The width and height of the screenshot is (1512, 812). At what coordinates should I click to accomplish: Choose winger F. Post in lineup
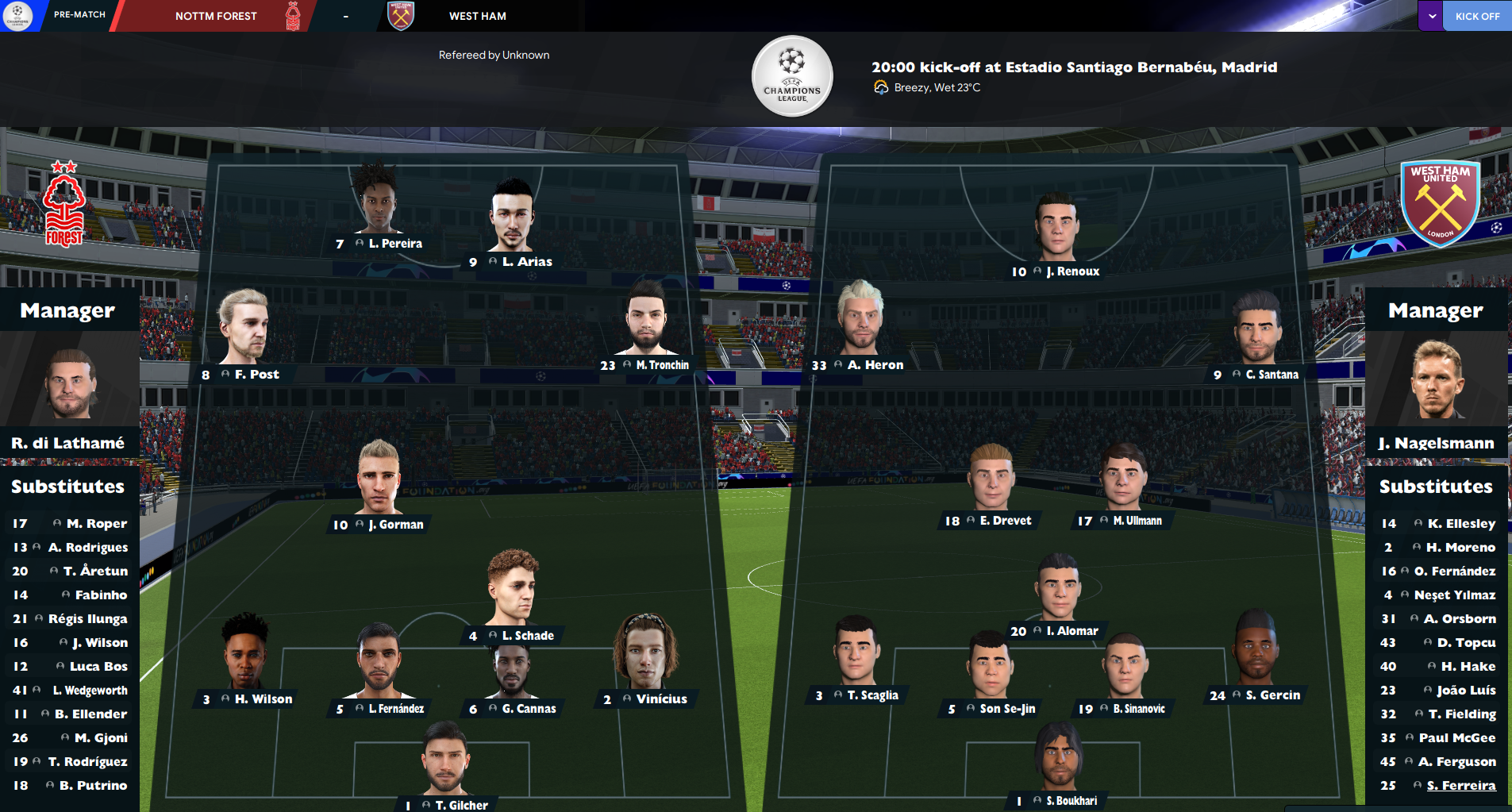pos(256,375)
